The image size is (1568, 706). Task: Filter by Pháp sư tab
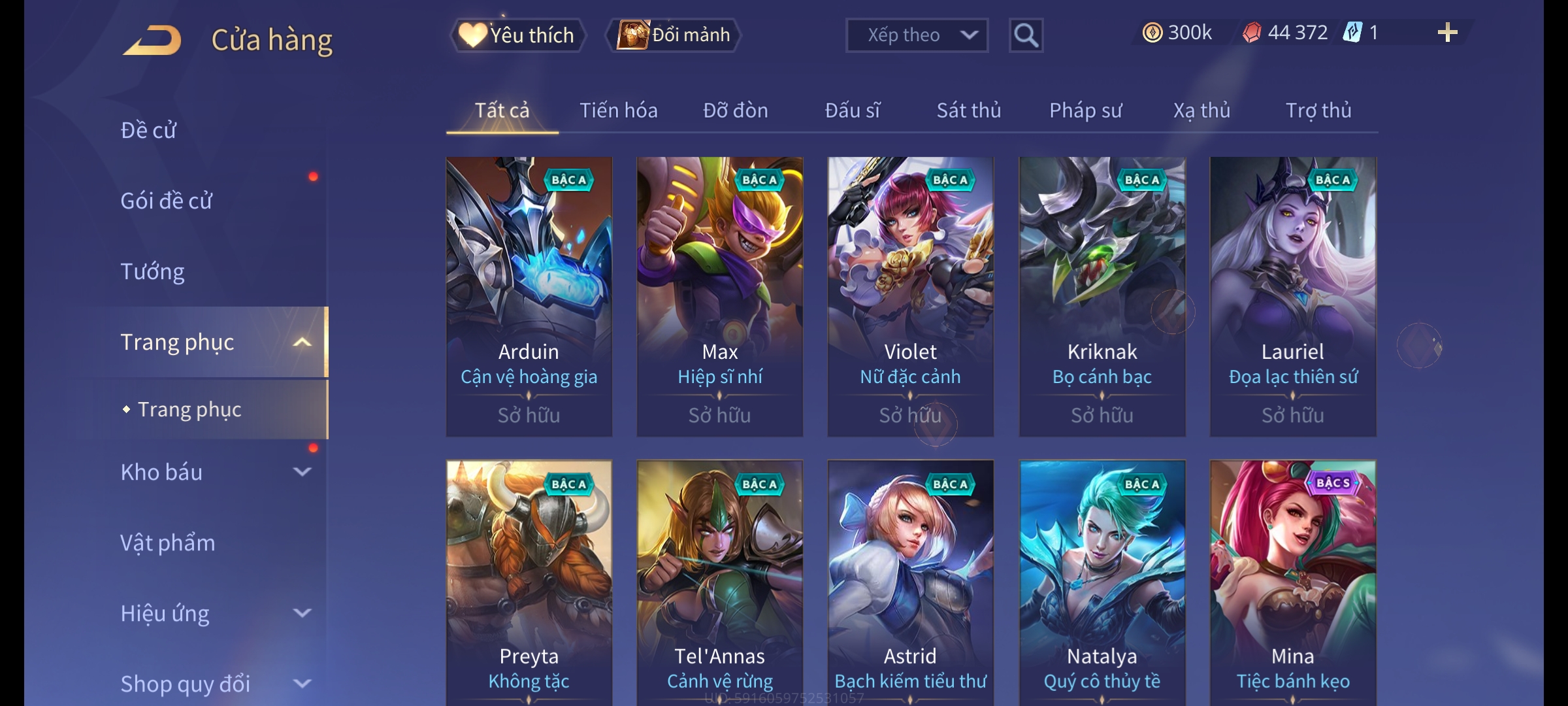(1085, 110)
